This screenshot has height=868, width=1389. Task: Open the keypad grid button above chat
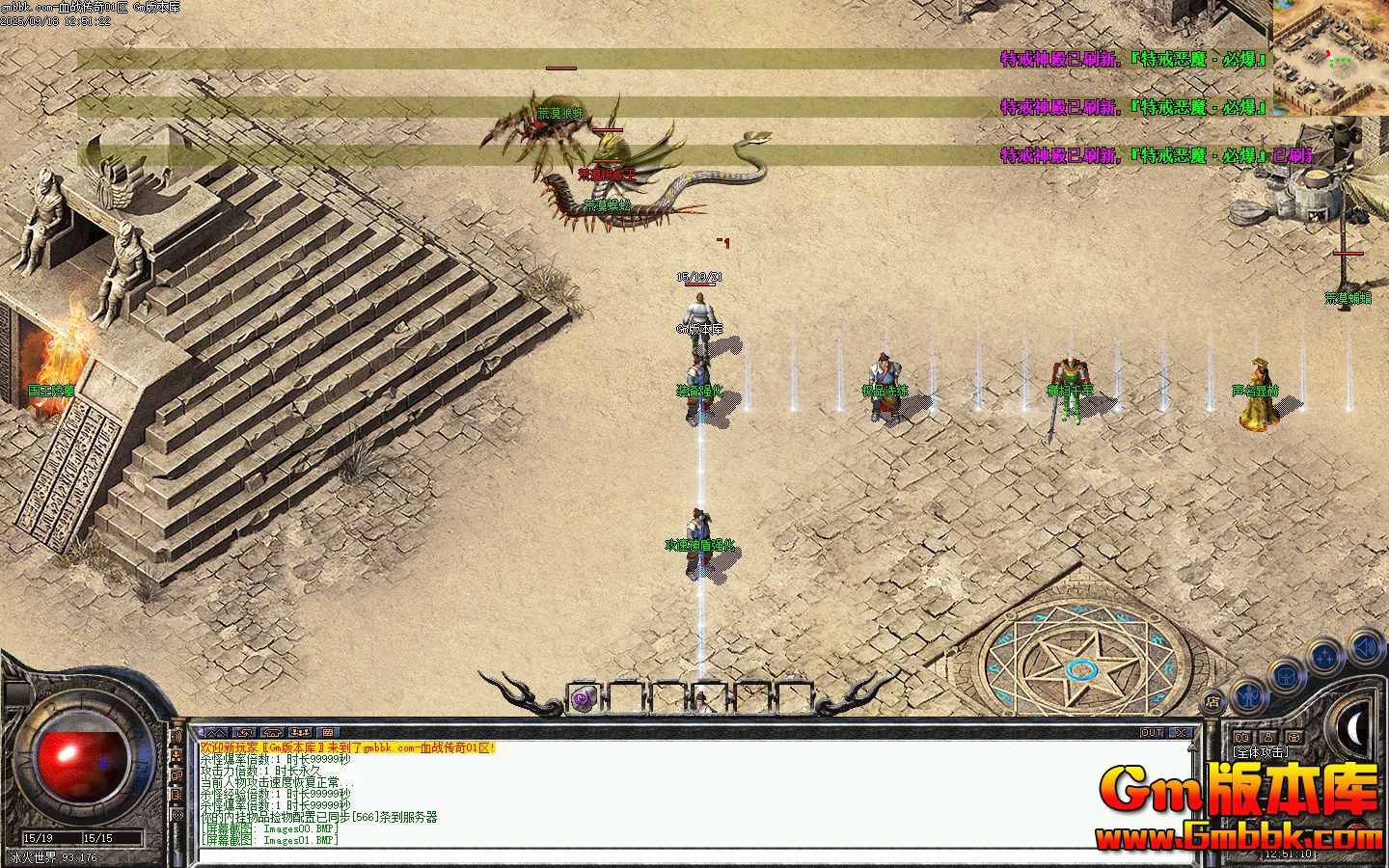[328, 733]
